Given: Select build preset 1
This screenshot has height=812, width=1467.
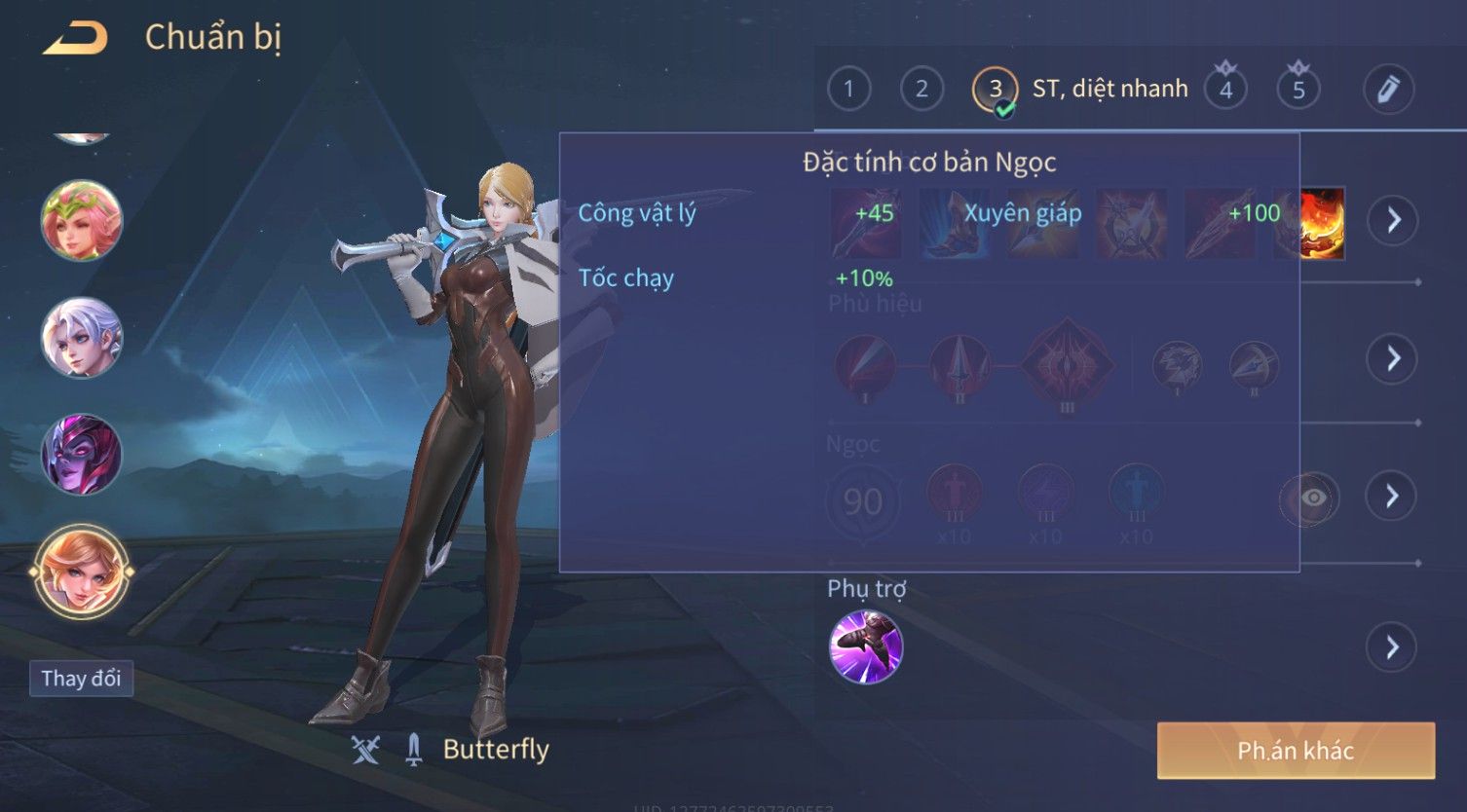Looking at the screenshot, I should pos(848,90).
